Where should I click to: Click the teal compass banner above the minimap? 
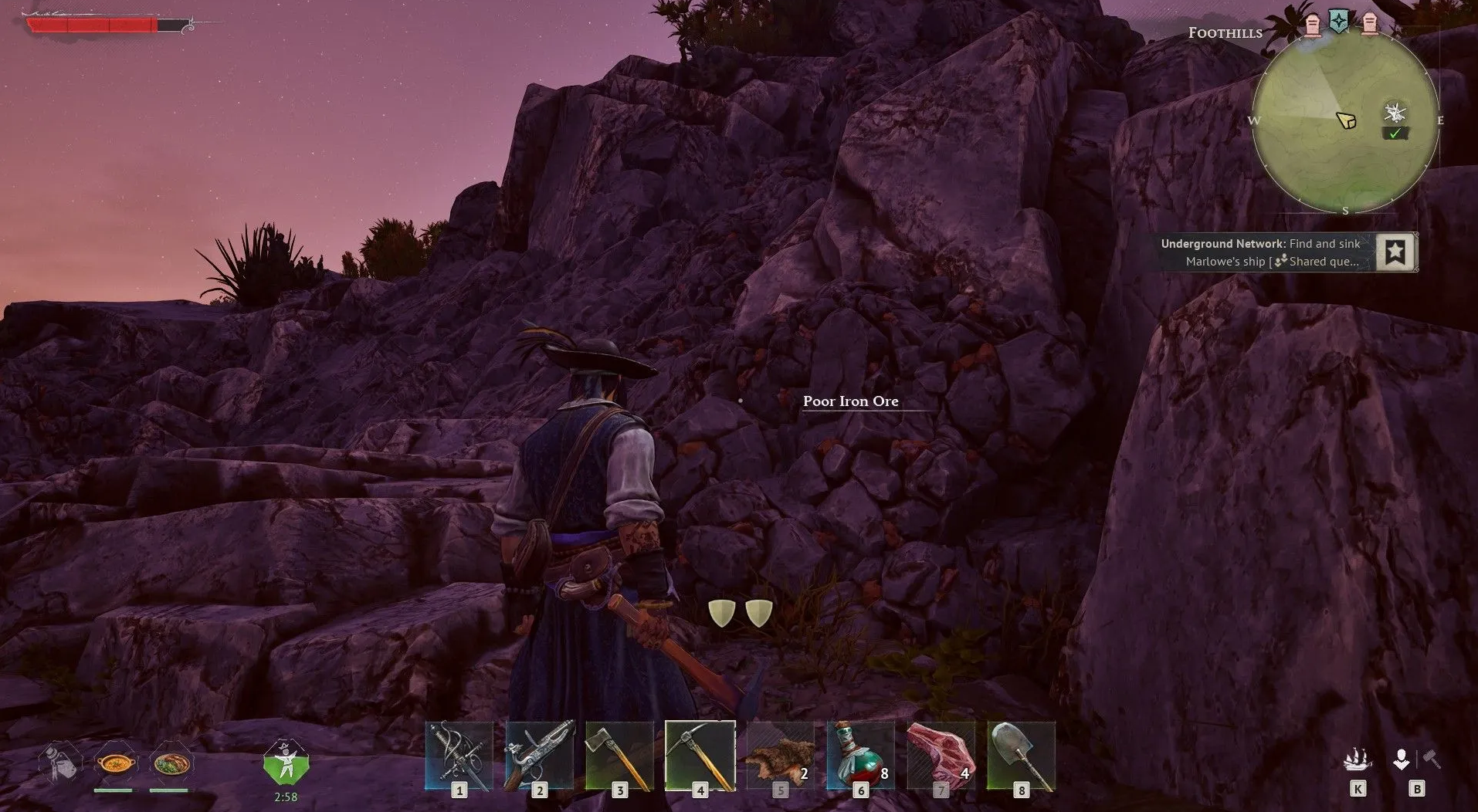pyautogui.click(x=1339, y=22)
